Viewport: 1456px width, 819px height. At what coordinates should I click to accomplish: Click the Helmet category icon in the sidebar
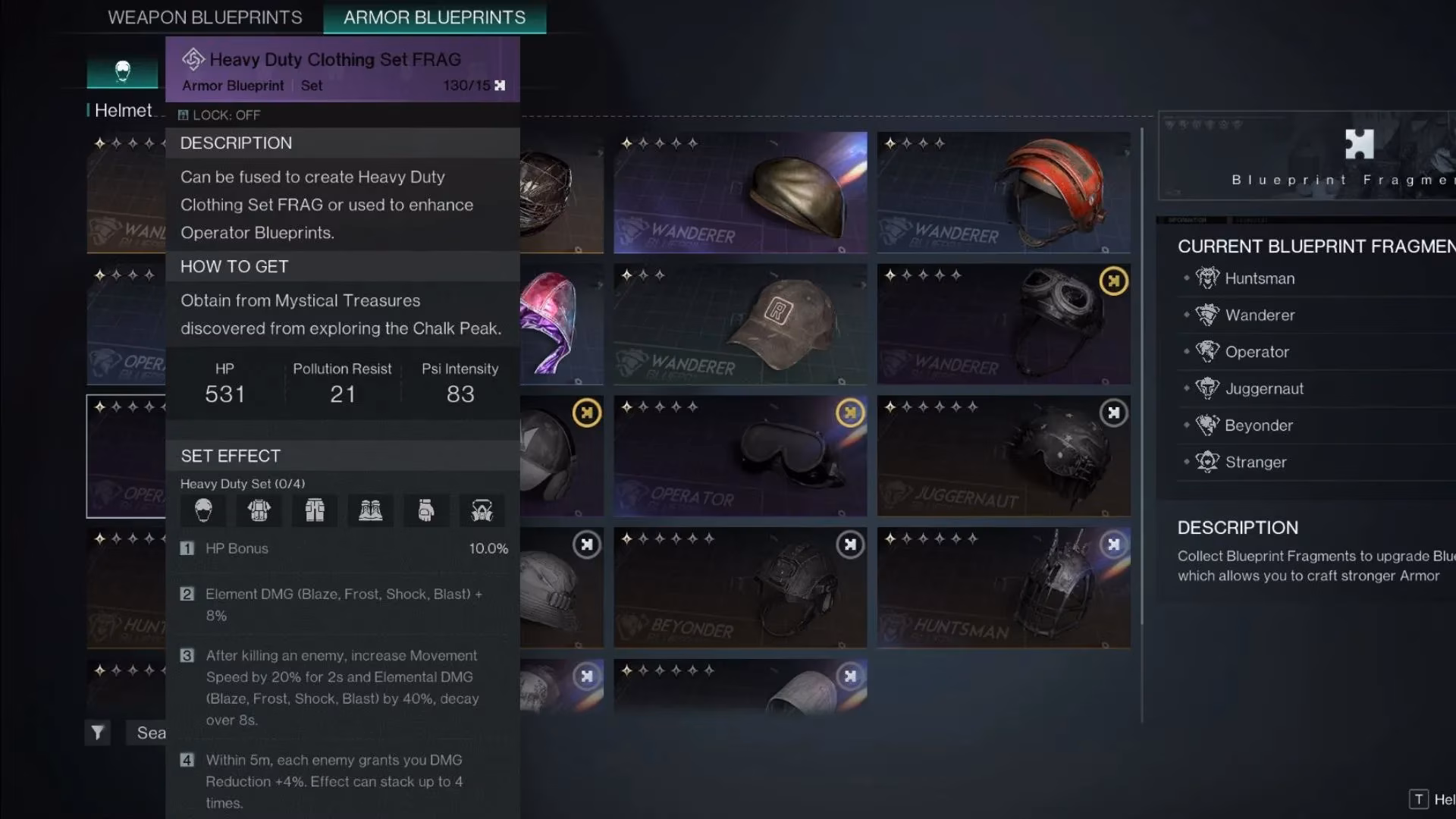click(x=121, y=72)
